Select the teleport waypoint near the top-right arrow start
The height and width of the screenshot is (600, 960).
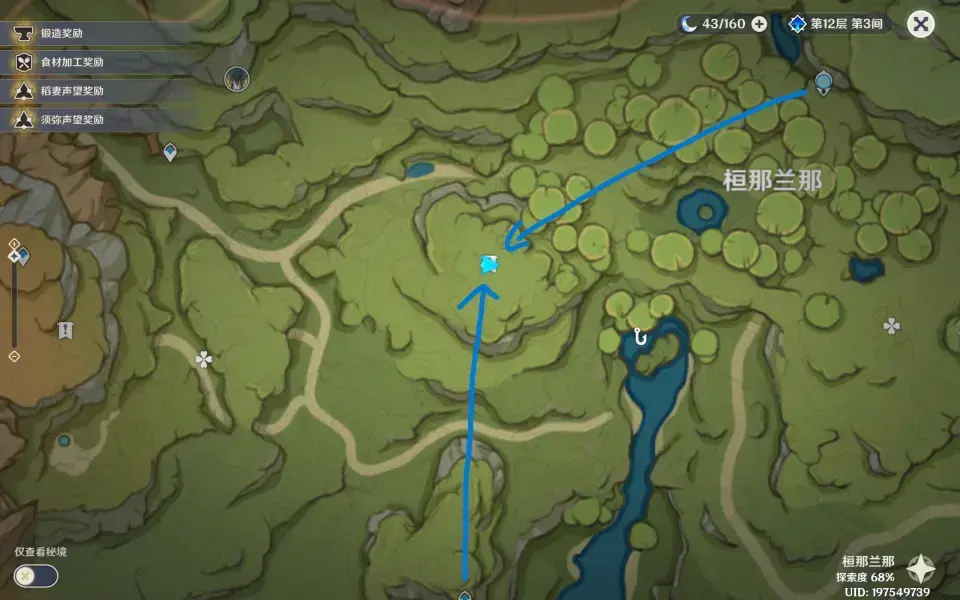pos(823,81)
